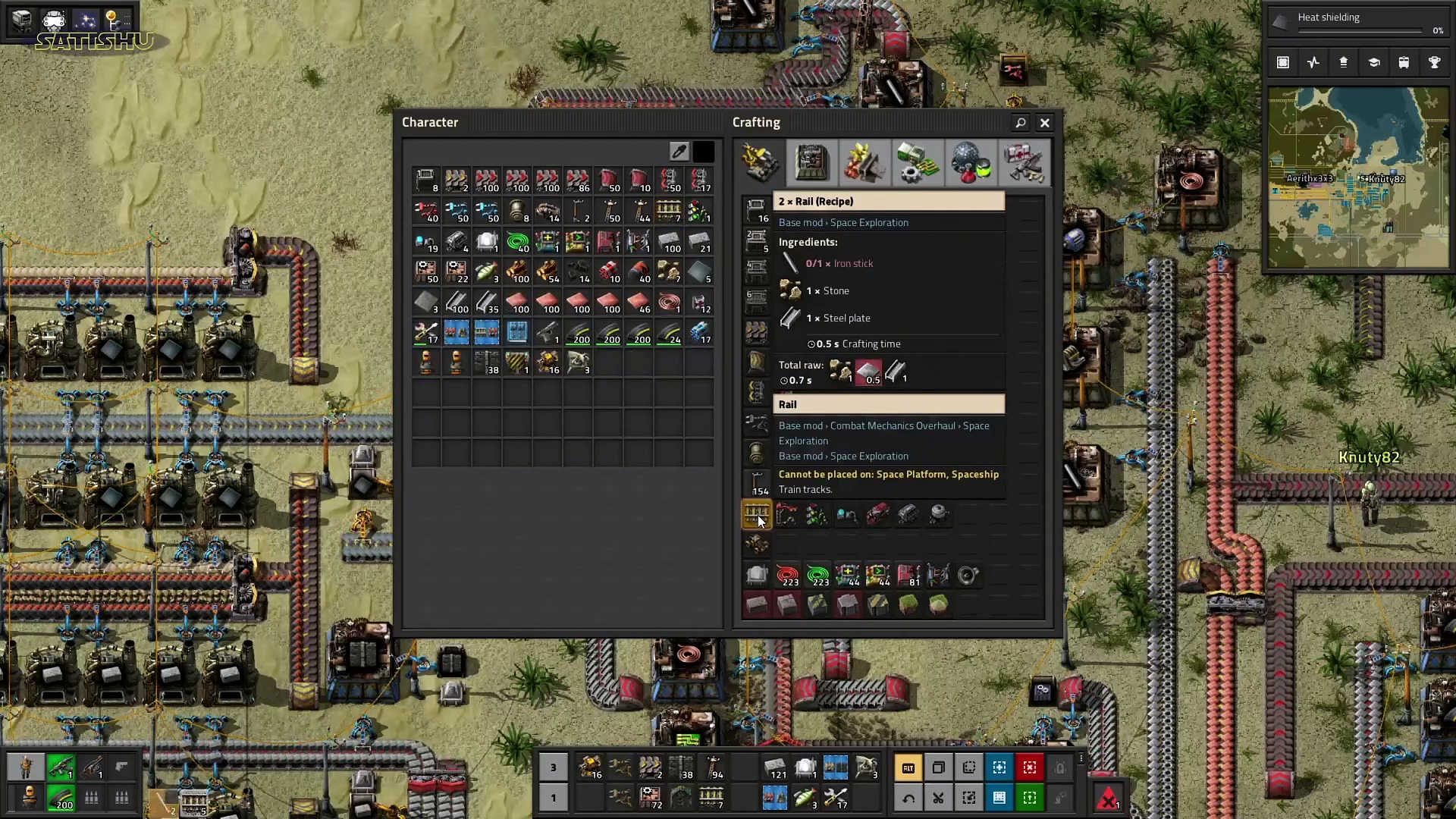Craft green wire in crafting grid

point(817,576)
